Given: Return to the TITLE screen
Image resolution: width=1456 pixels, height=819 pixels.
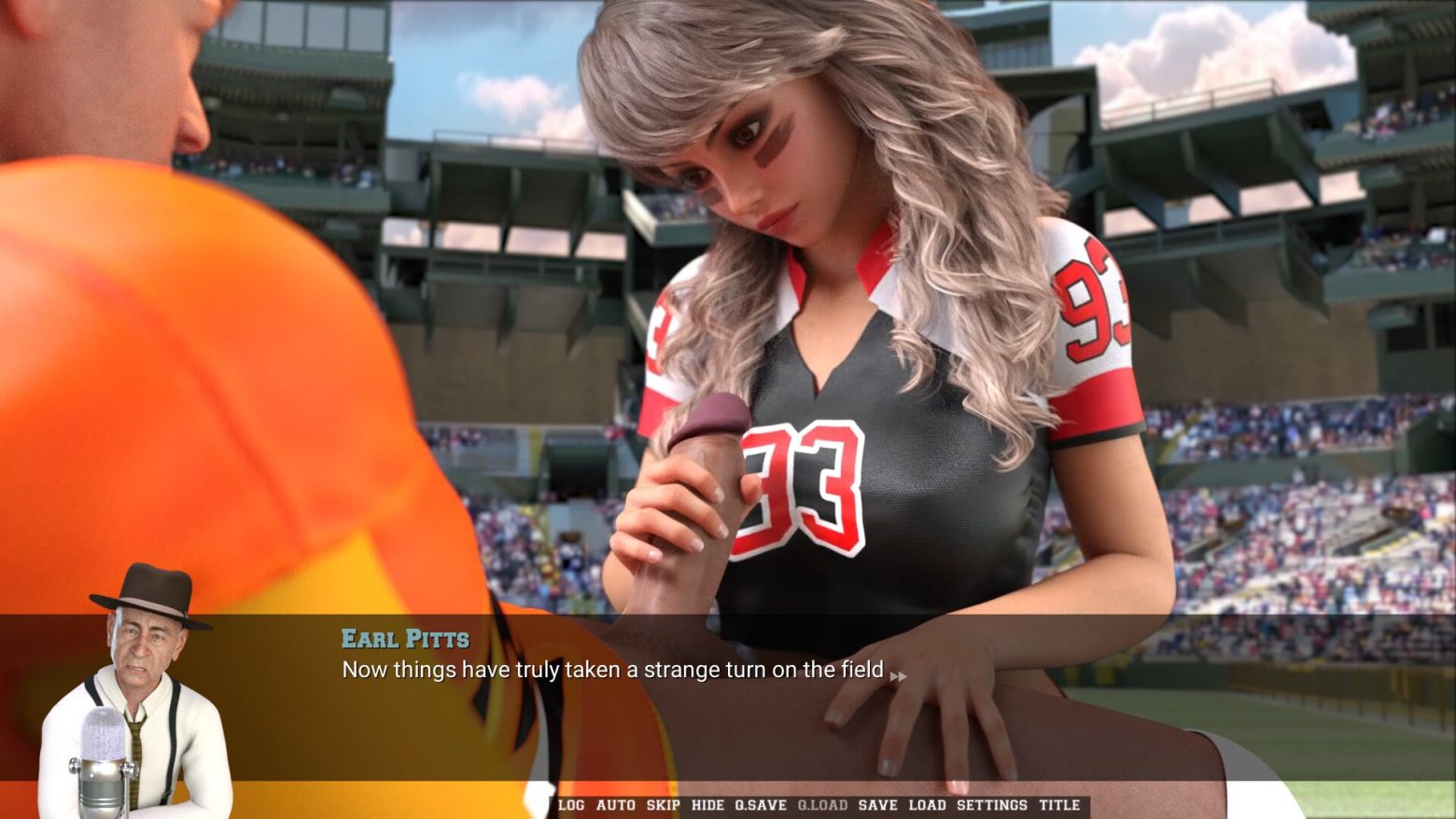Looking at the screenshot, I should pyautogui.click(x=1059, y=805).
